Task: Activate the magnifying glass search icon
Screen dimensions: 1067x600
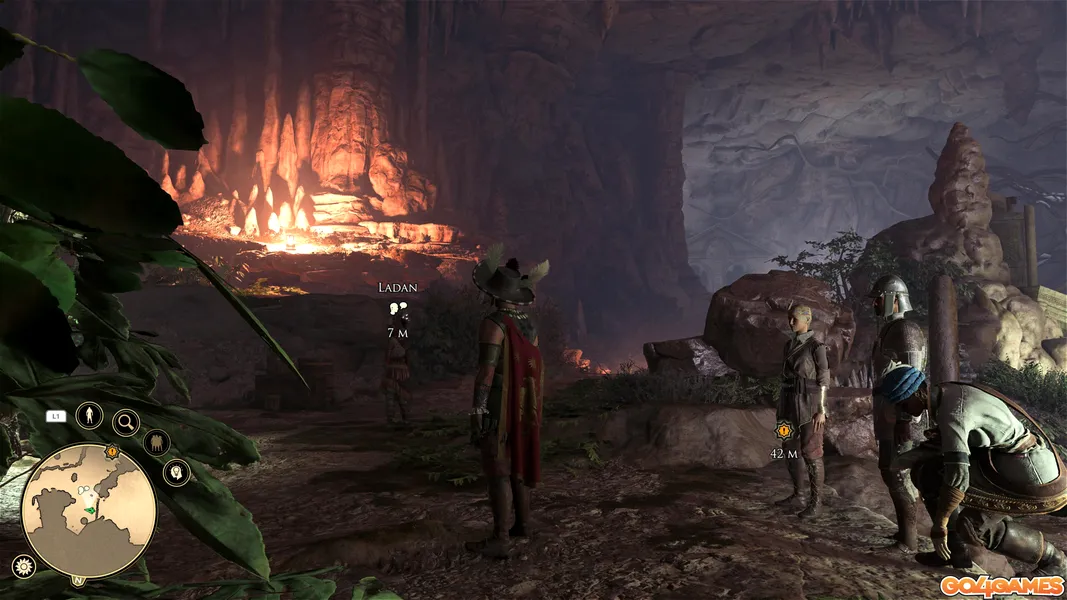Action: coord(126,423)
